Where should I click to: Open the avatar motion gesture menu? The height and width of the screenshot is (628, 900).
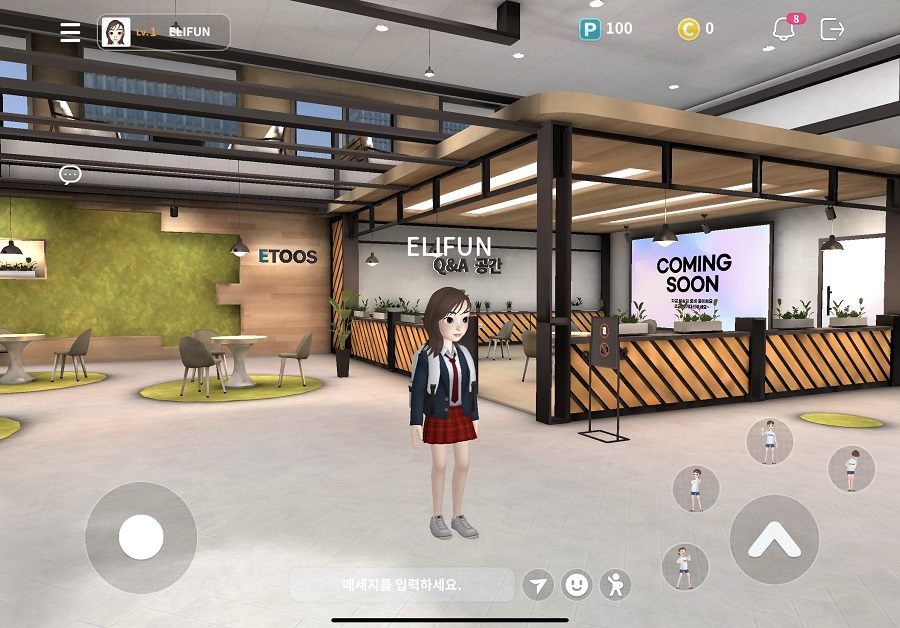tap(616, 585)
